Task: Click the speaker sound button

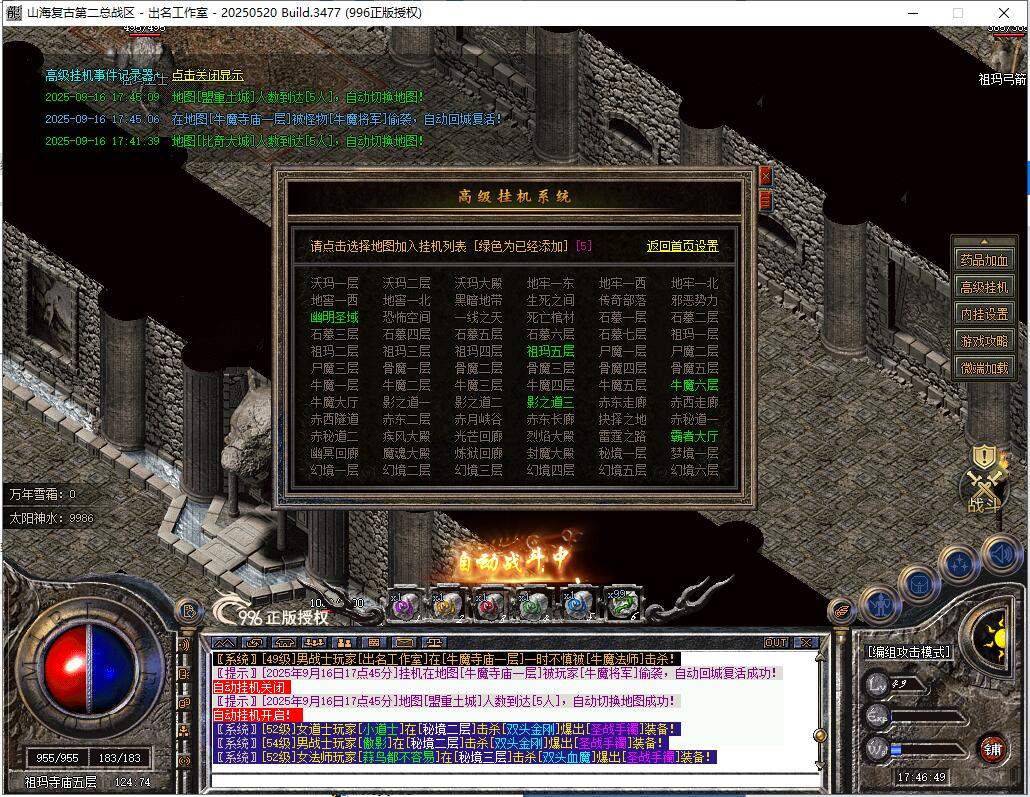Action: [x=999, y=552]
